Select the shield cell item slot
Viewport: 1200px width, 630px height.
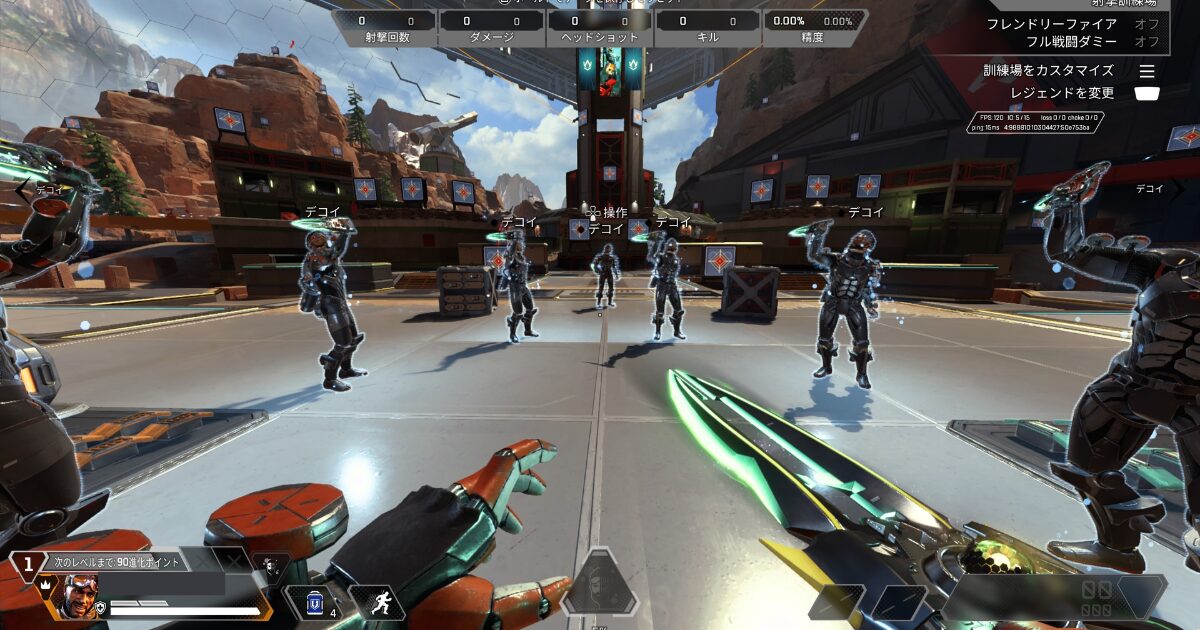point(314,602)
